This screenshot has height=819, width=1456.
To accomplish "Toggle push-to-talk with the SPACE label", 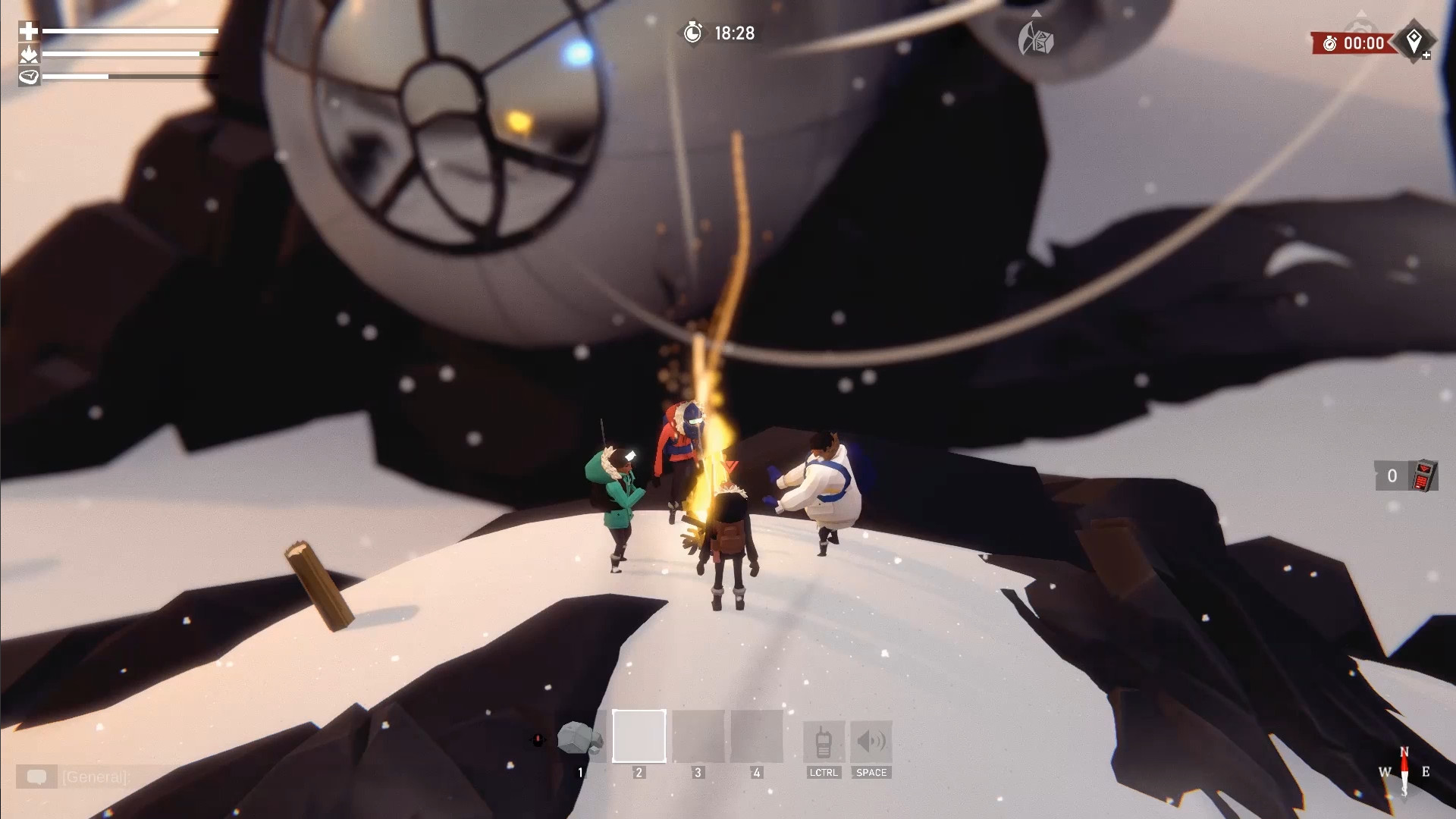I will pos(873,773).
